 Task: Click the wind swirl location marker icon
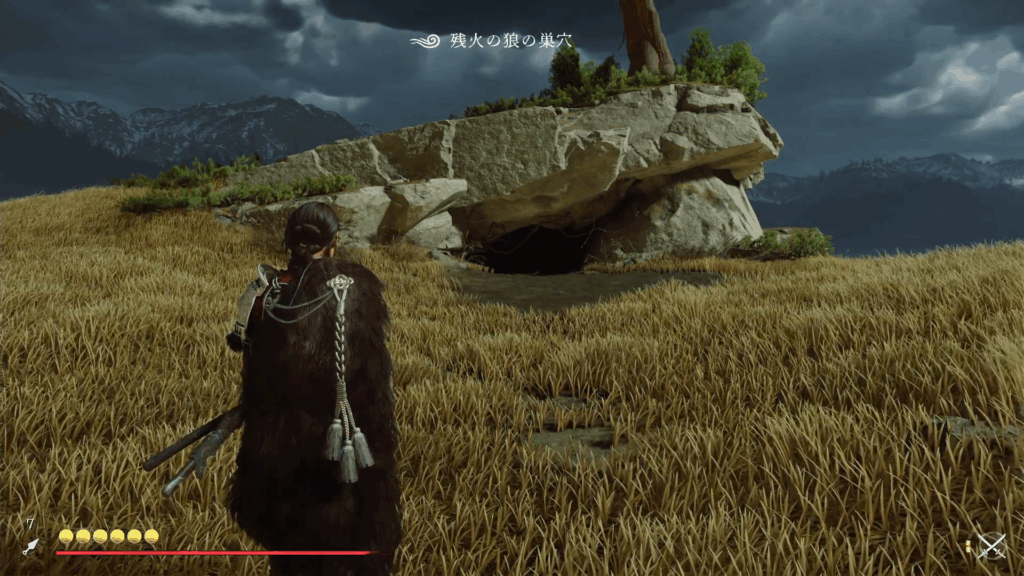coord(426,41)
